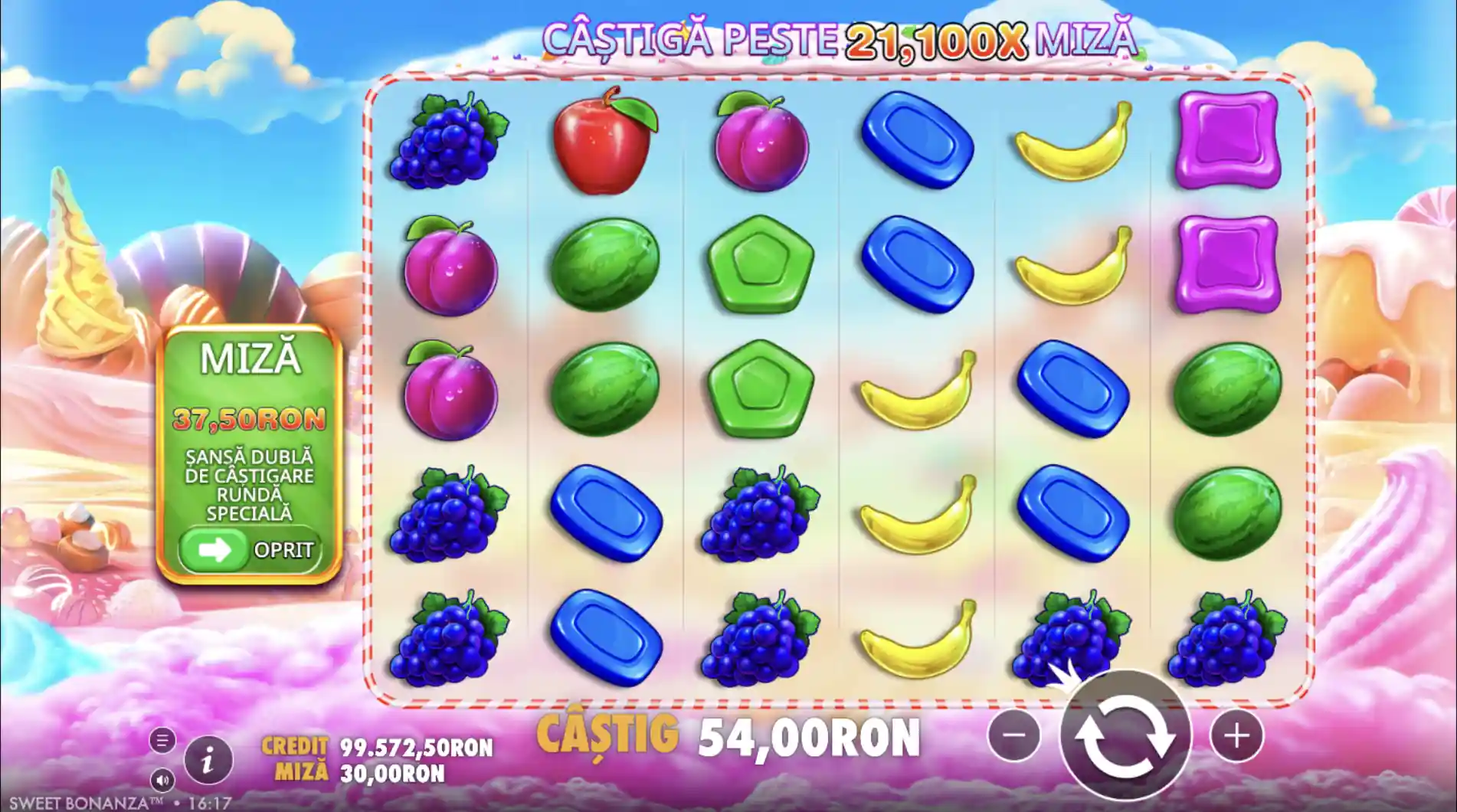This screenshot has height=812, width=1457.
Task: Open the game menu via hamburger icon
Action: [x=163, y=740]
